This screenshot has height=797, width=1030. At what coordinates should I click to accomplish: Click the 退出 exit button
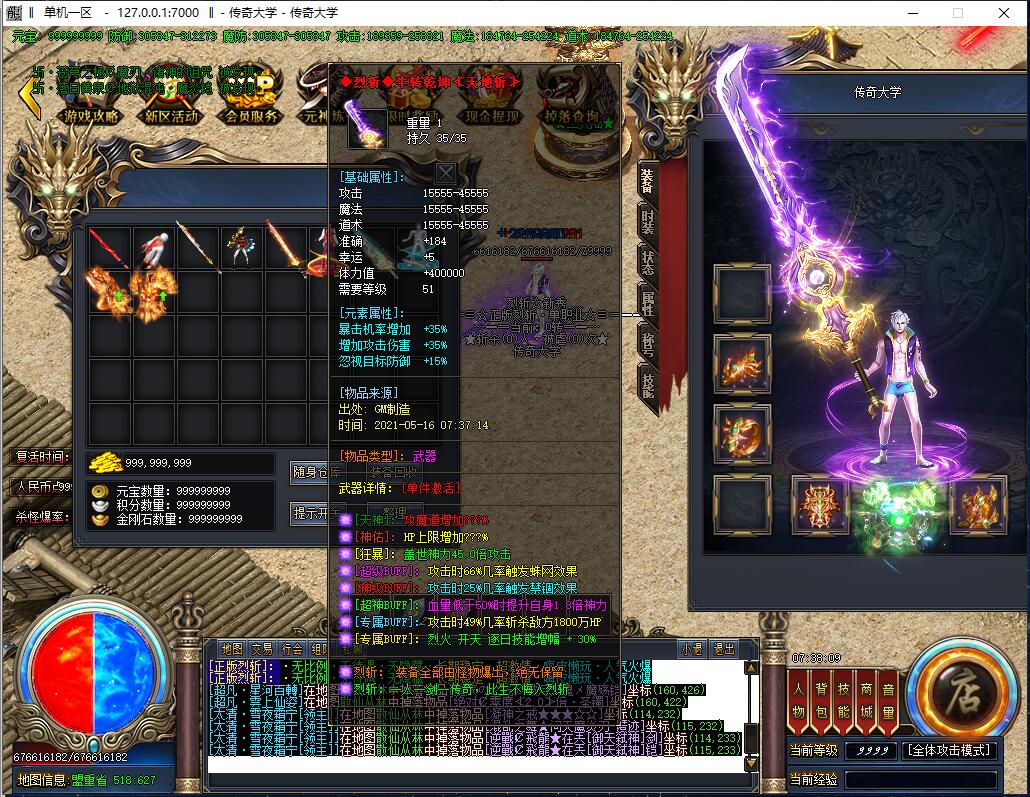[x=723, y=649]
